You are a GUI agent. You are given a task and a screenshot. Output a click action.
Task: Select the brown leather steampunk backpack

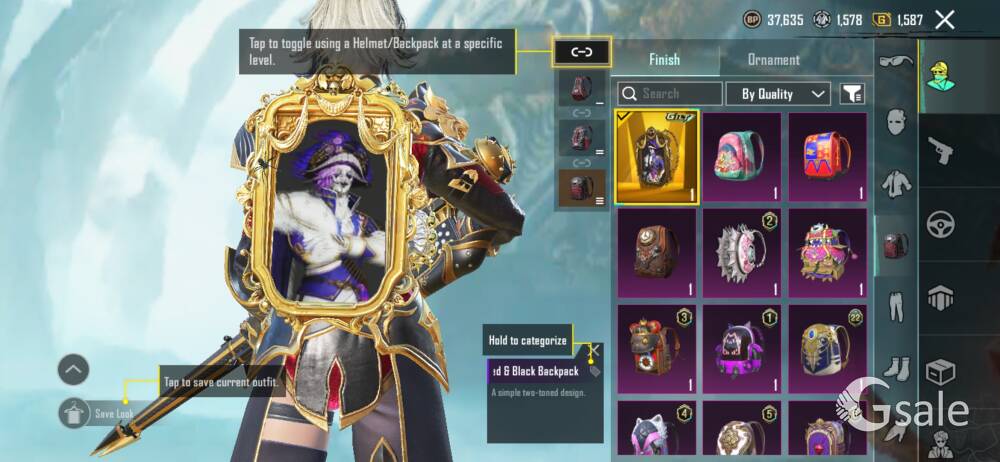coord(656,252)
